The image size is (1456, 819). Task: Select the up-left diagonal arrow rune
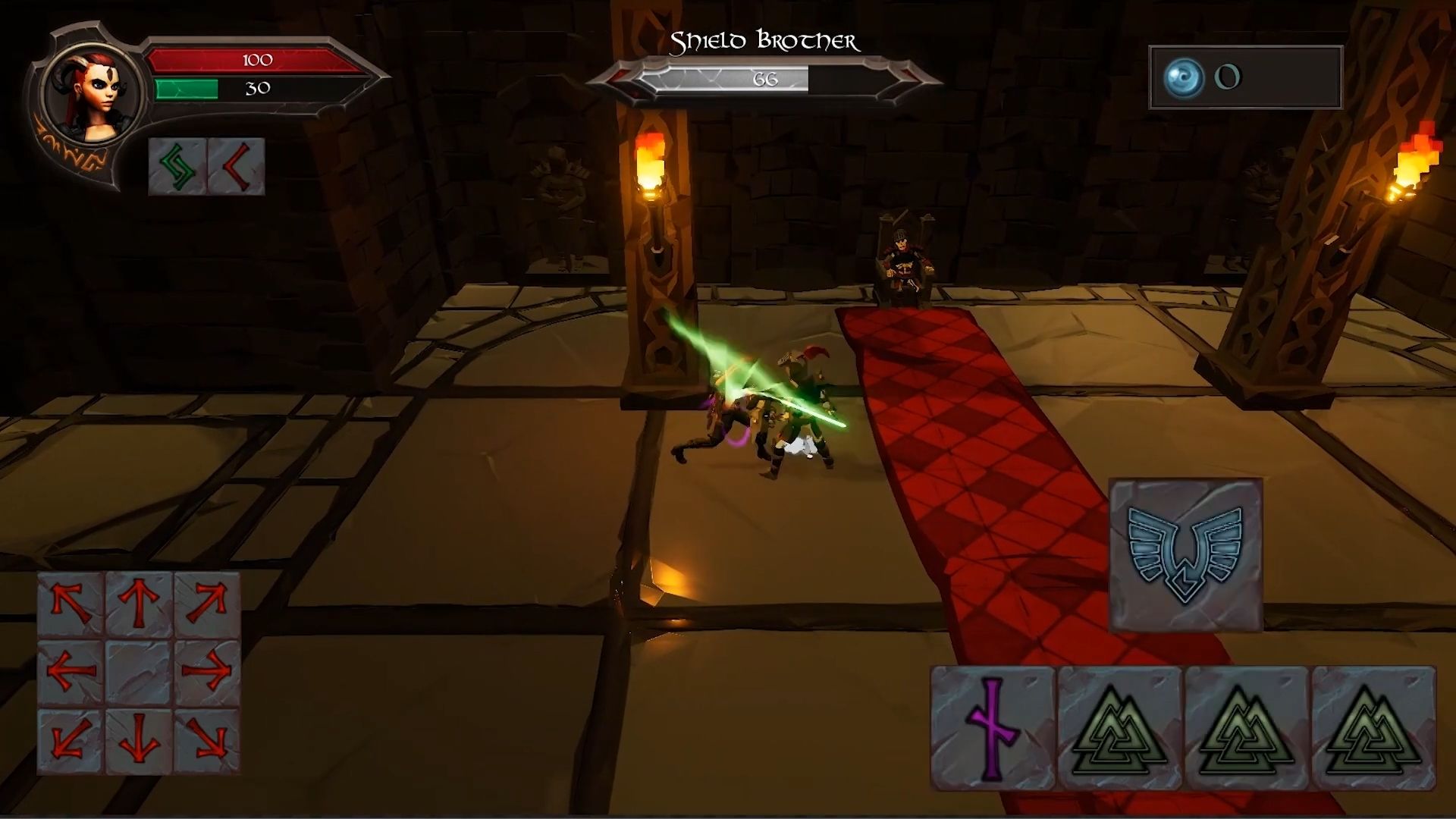[x=71, y=604]
